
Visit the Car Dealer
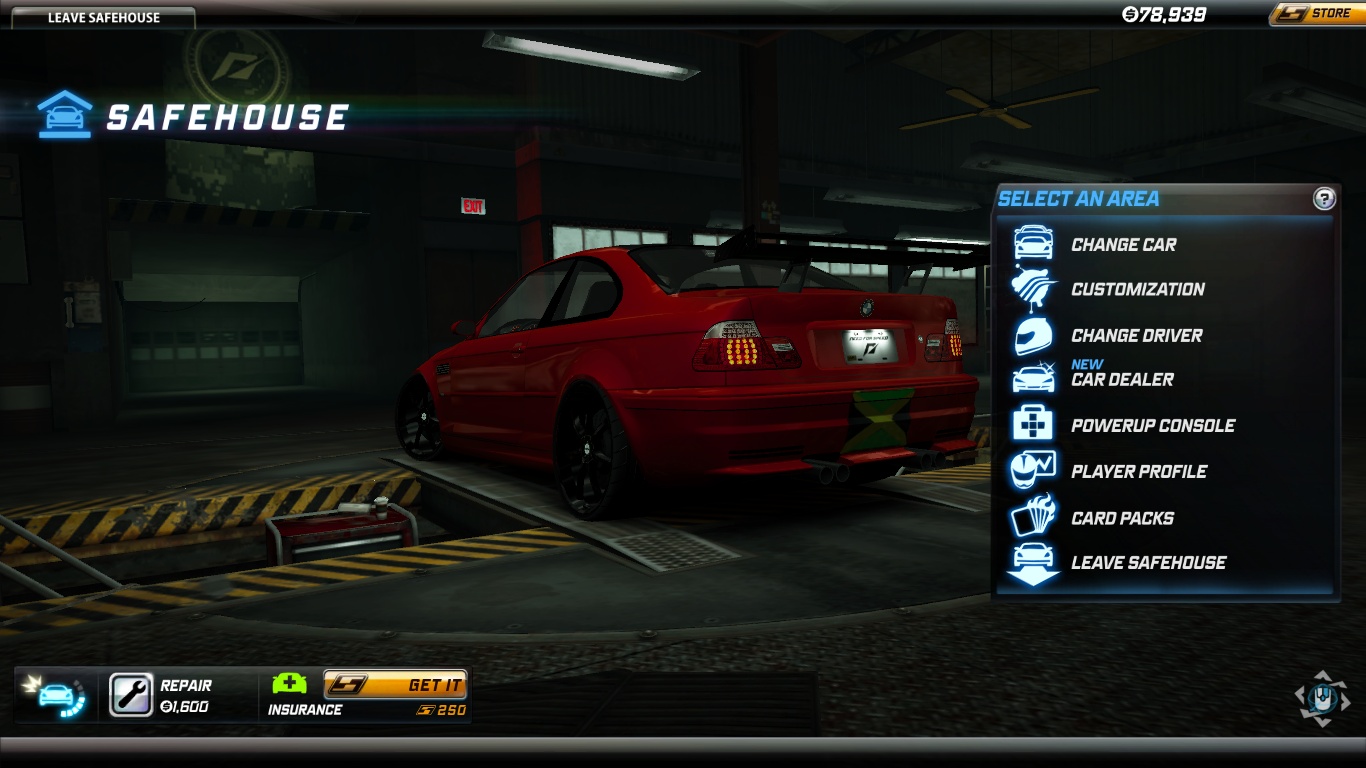tap(1122, 380)
